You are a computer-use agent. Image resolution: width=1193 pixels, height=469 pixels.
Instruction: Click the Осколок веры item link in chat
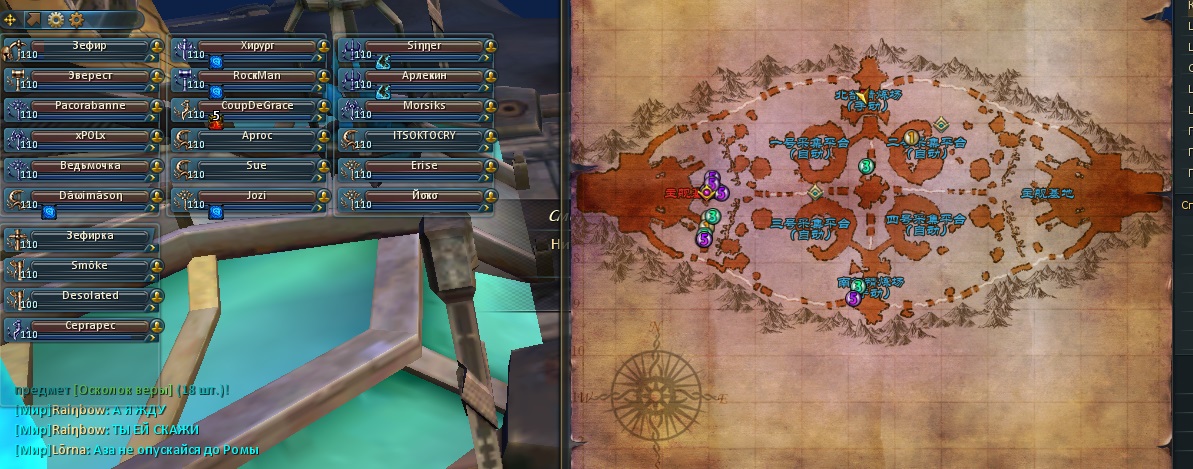click(x=122, y=390)
